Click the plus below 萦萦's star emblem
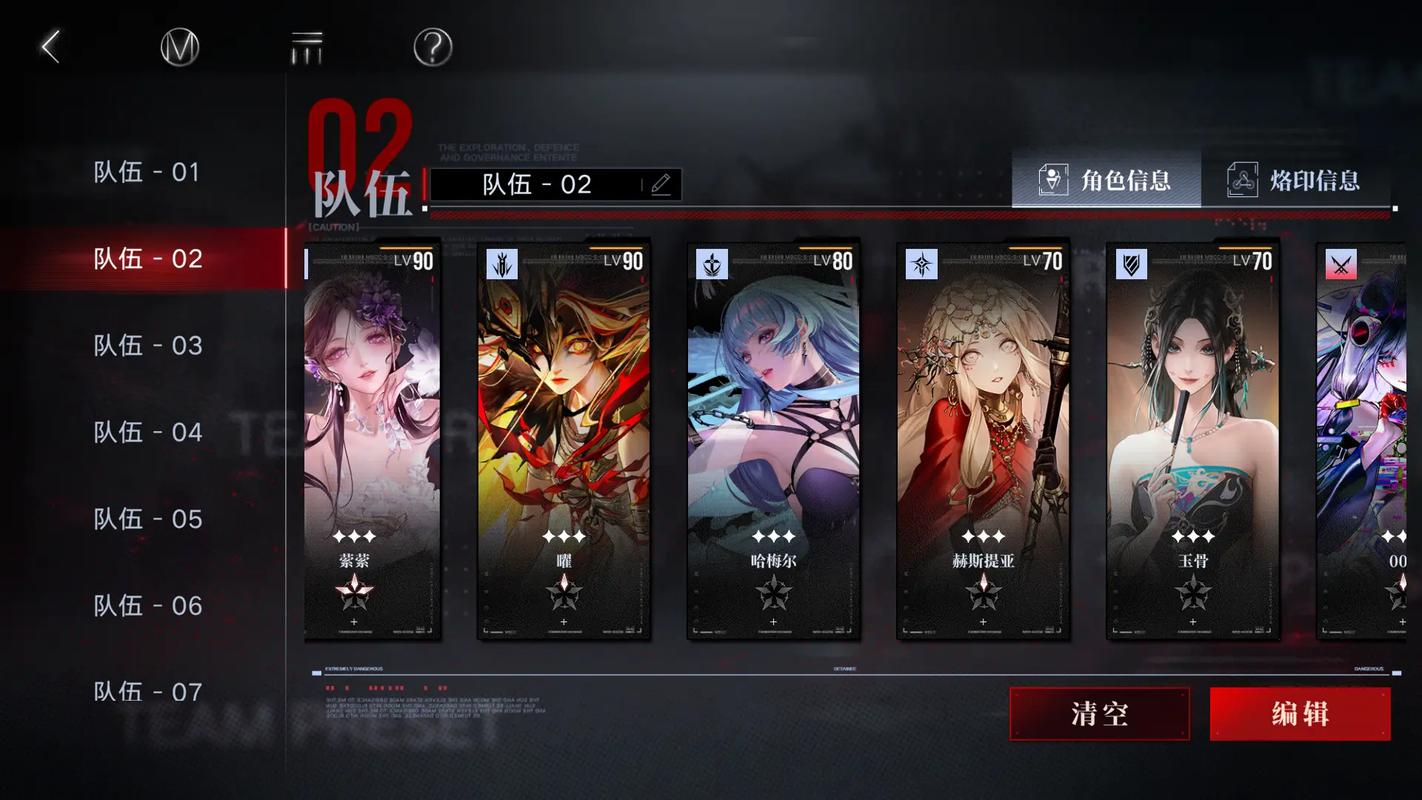 pyautogui.click(x=354, y=621)
